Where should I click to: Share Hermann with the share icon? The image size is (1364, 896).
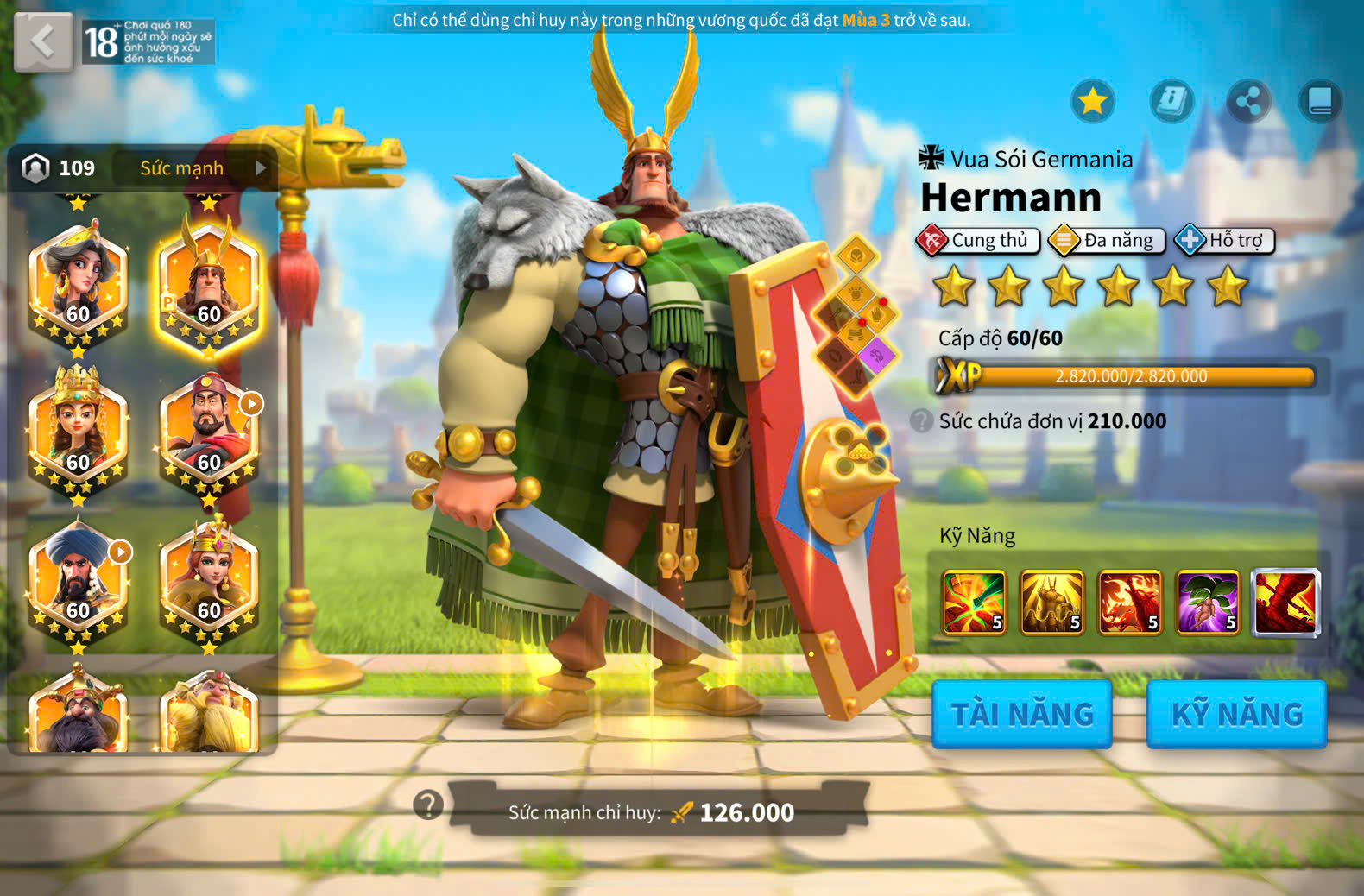(x=1248, y=102)
